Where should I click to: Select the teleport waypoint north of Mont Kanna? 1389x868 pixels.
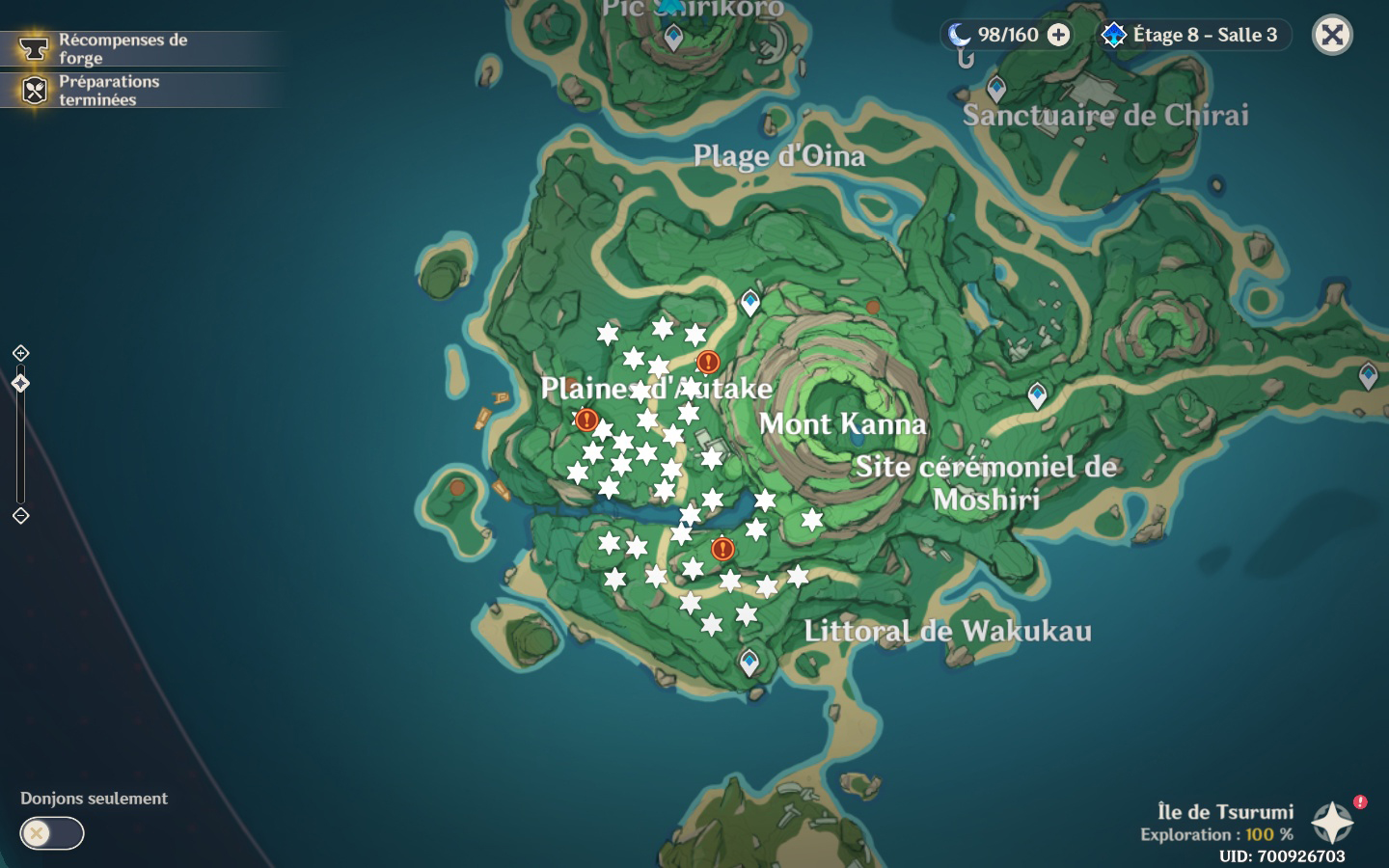pyautogui.click(x=750, y=303)
